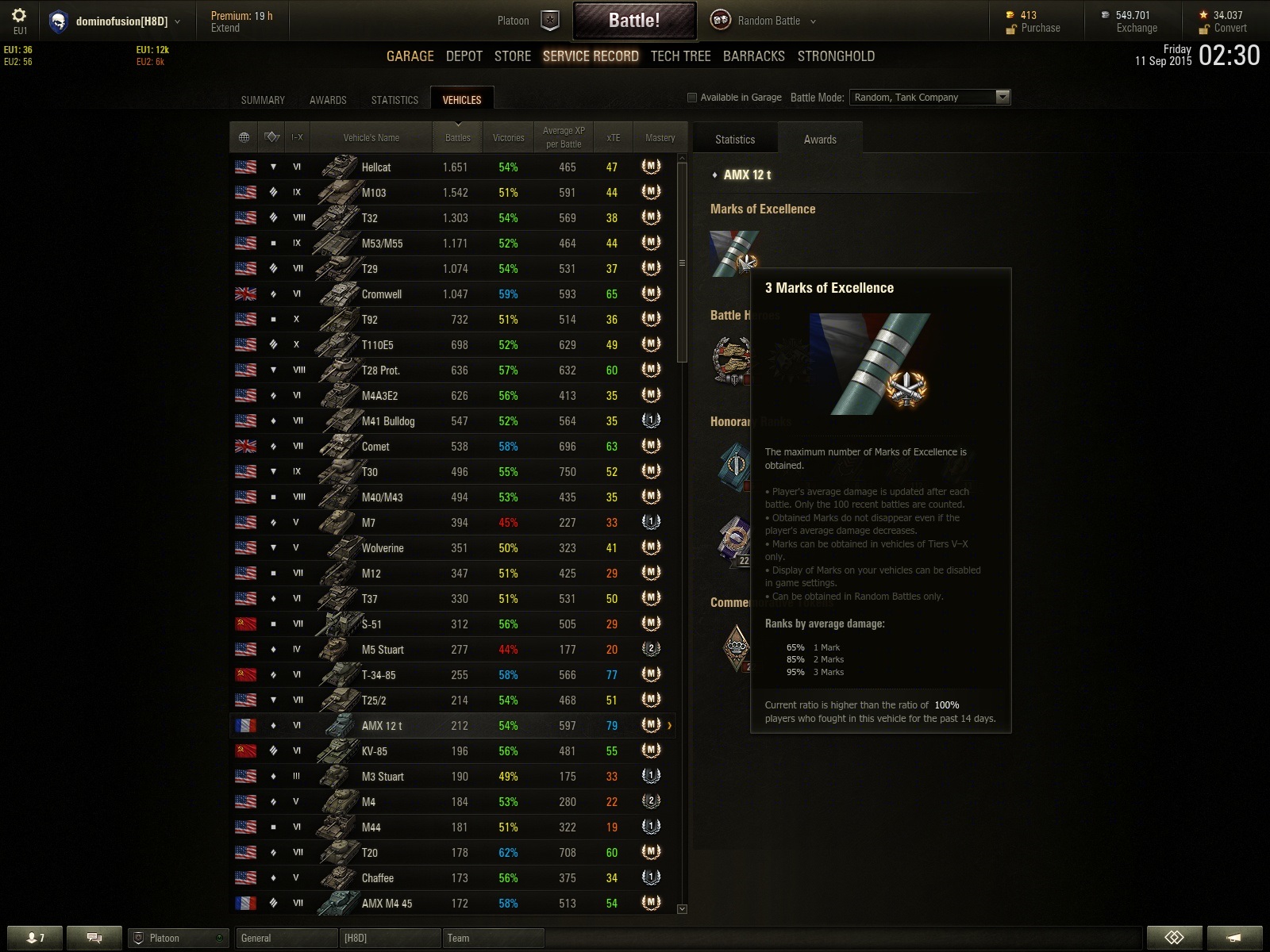Go to the Tech Tree screen
This screenshot has height=952, width=1270.
tap(680, 56)
